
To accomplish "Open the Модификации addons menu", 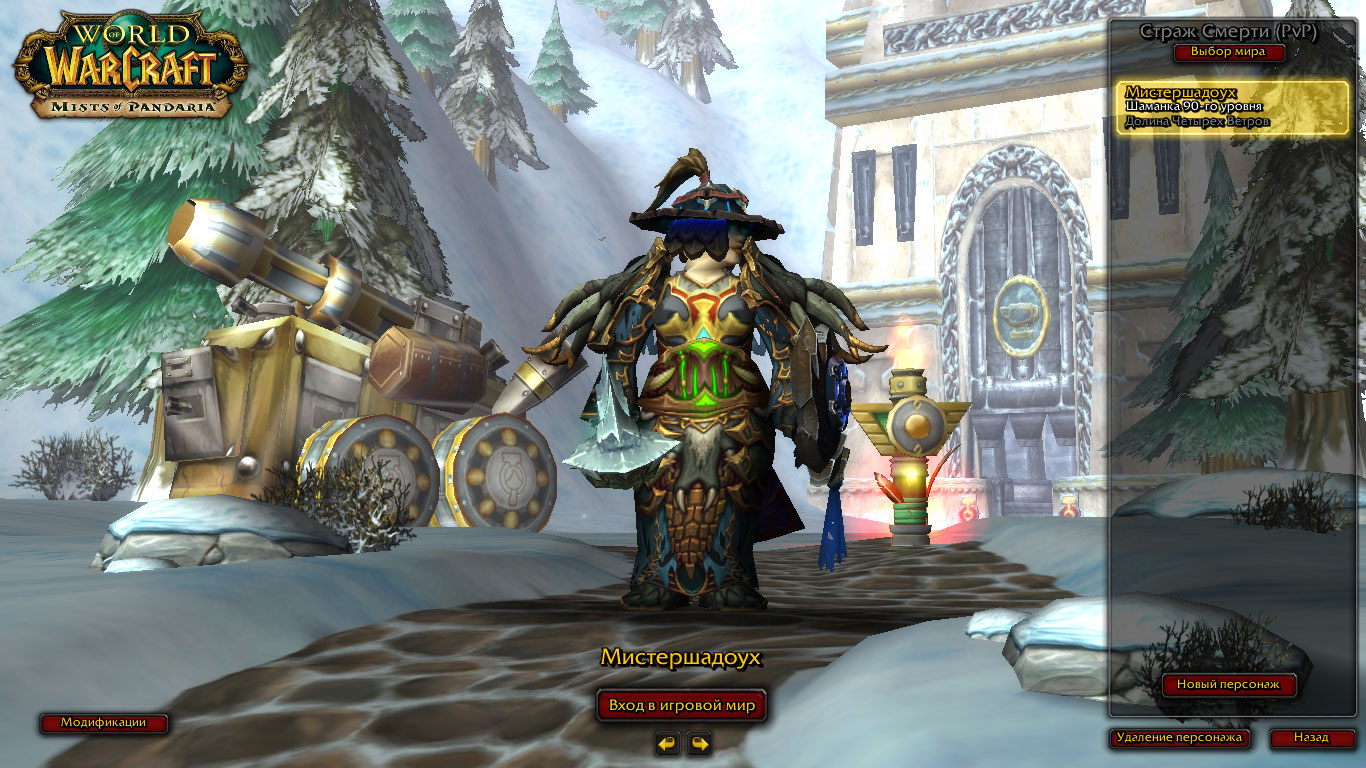I will coord(103,722).
